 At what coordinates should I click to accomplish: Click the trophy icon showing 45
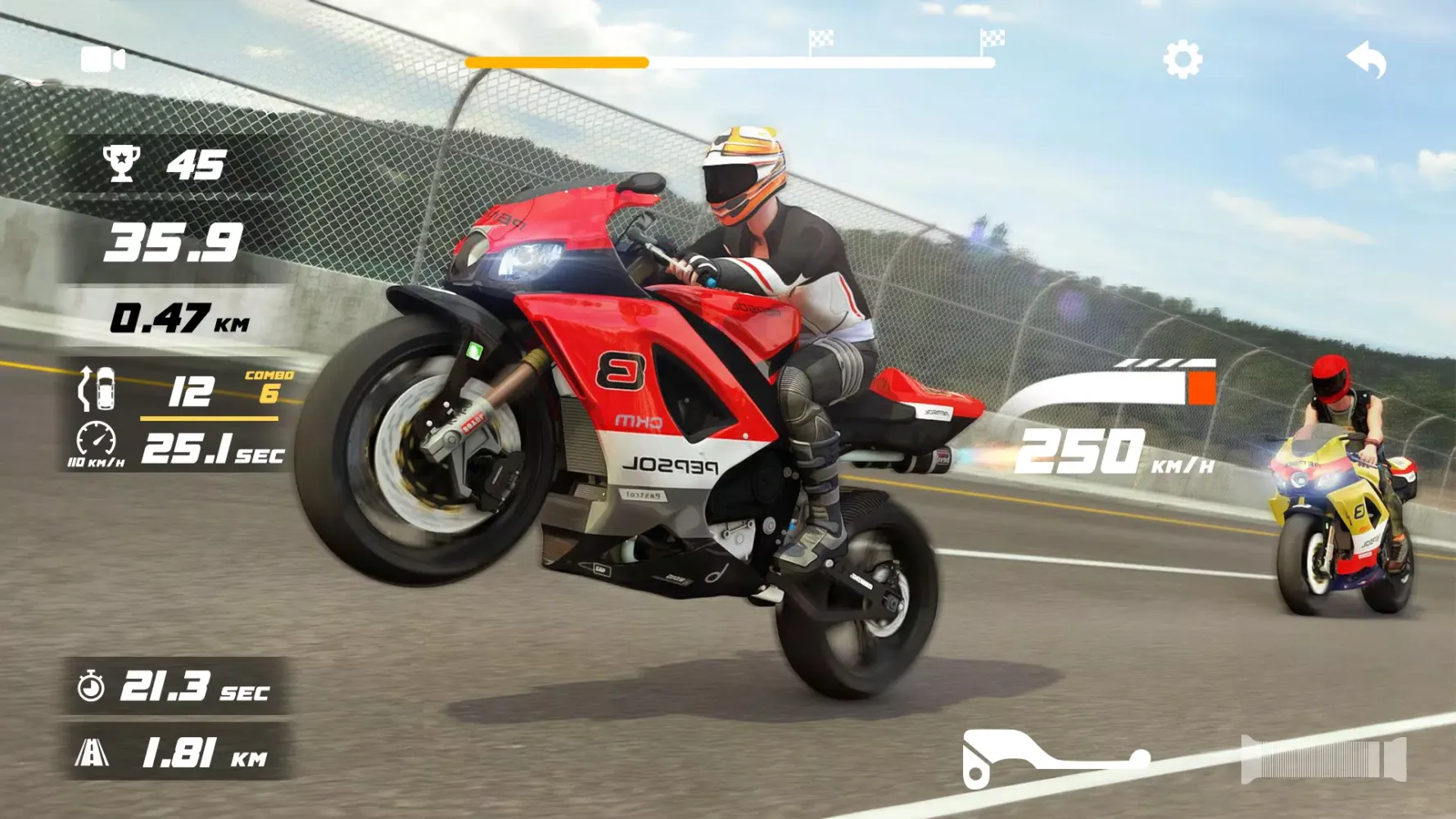point(120,164)
